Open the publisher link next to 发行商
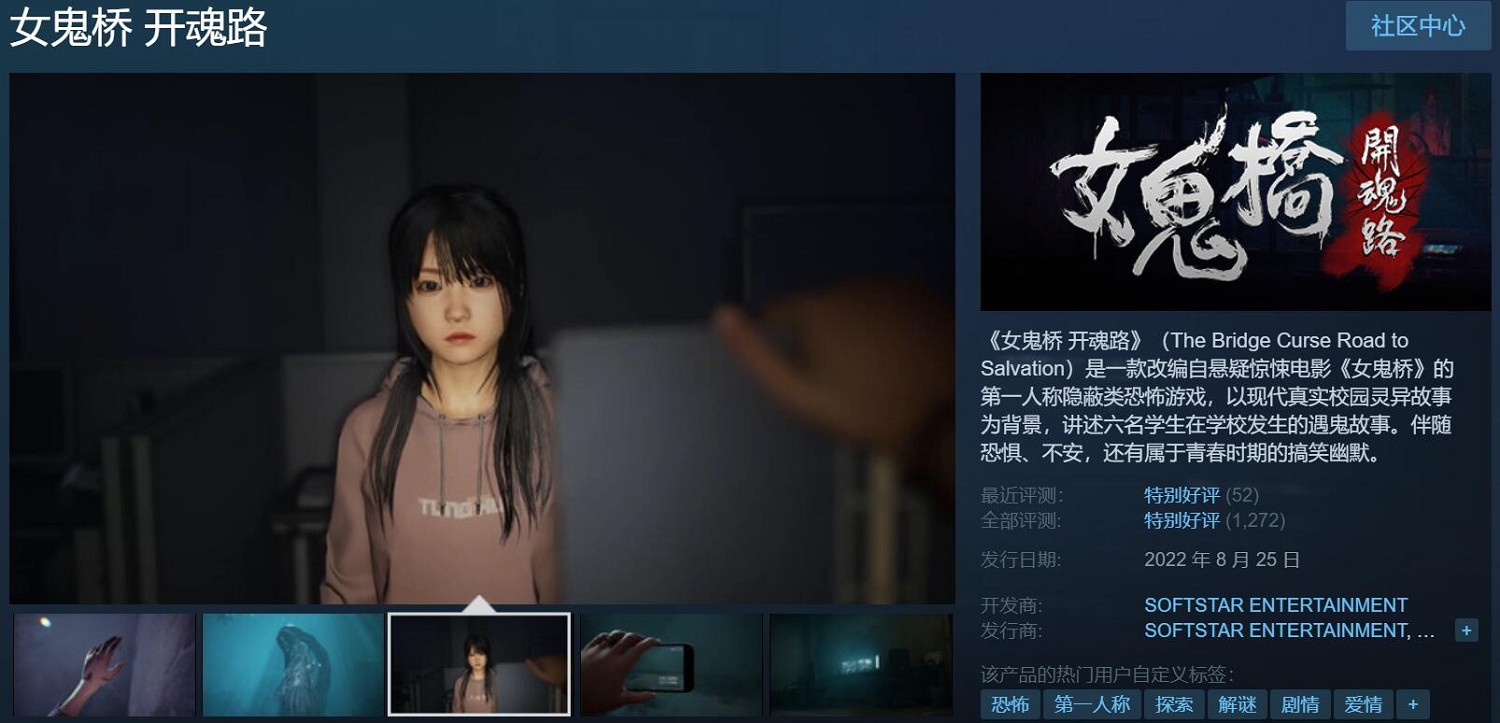The width and height of the screenshot is (1500, 723). 1274,630
